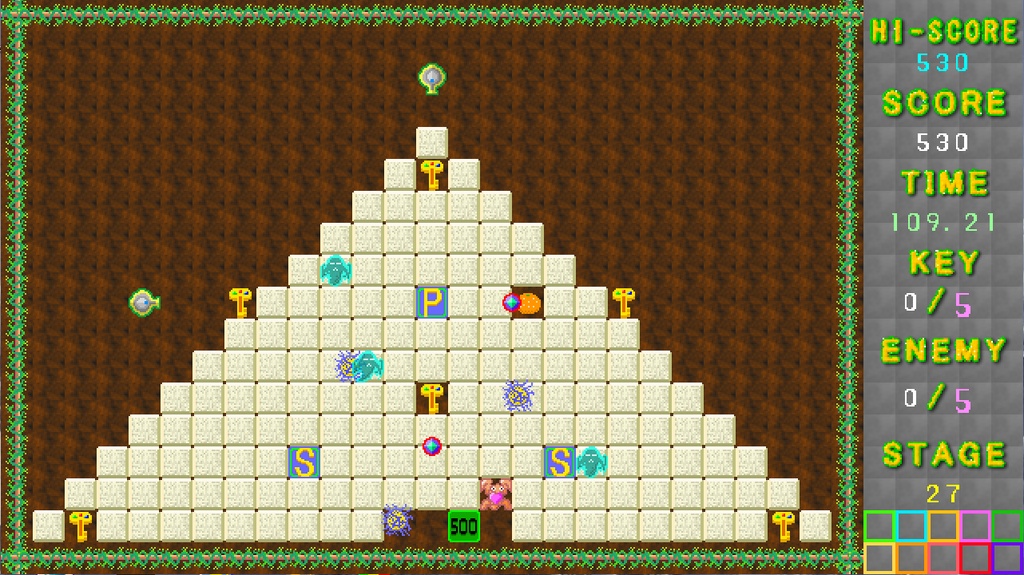
Task: Choose the purple-bordered item slot
Action: pos(1007,558)
